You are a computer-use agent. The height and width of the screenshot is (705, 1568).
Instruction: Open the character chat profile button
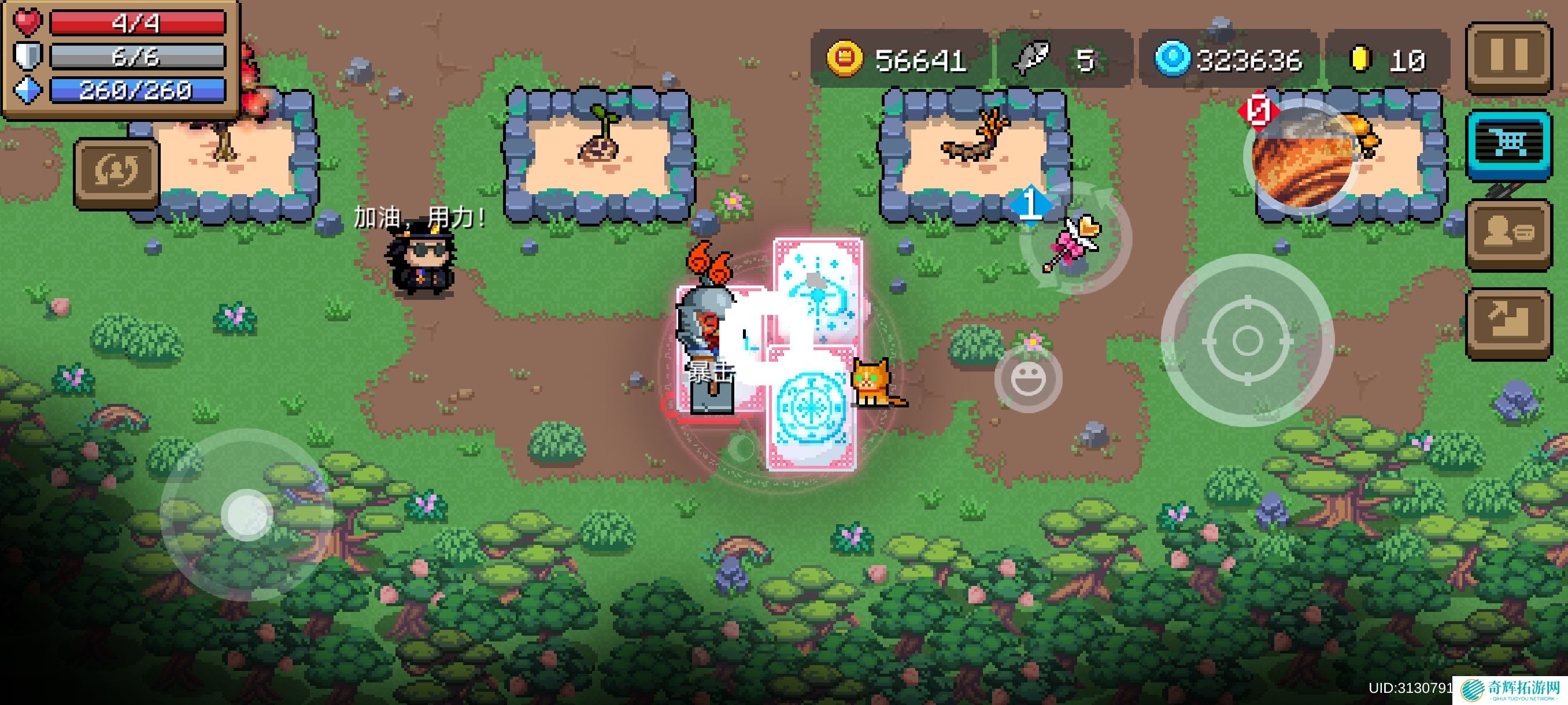[1508, 233]
